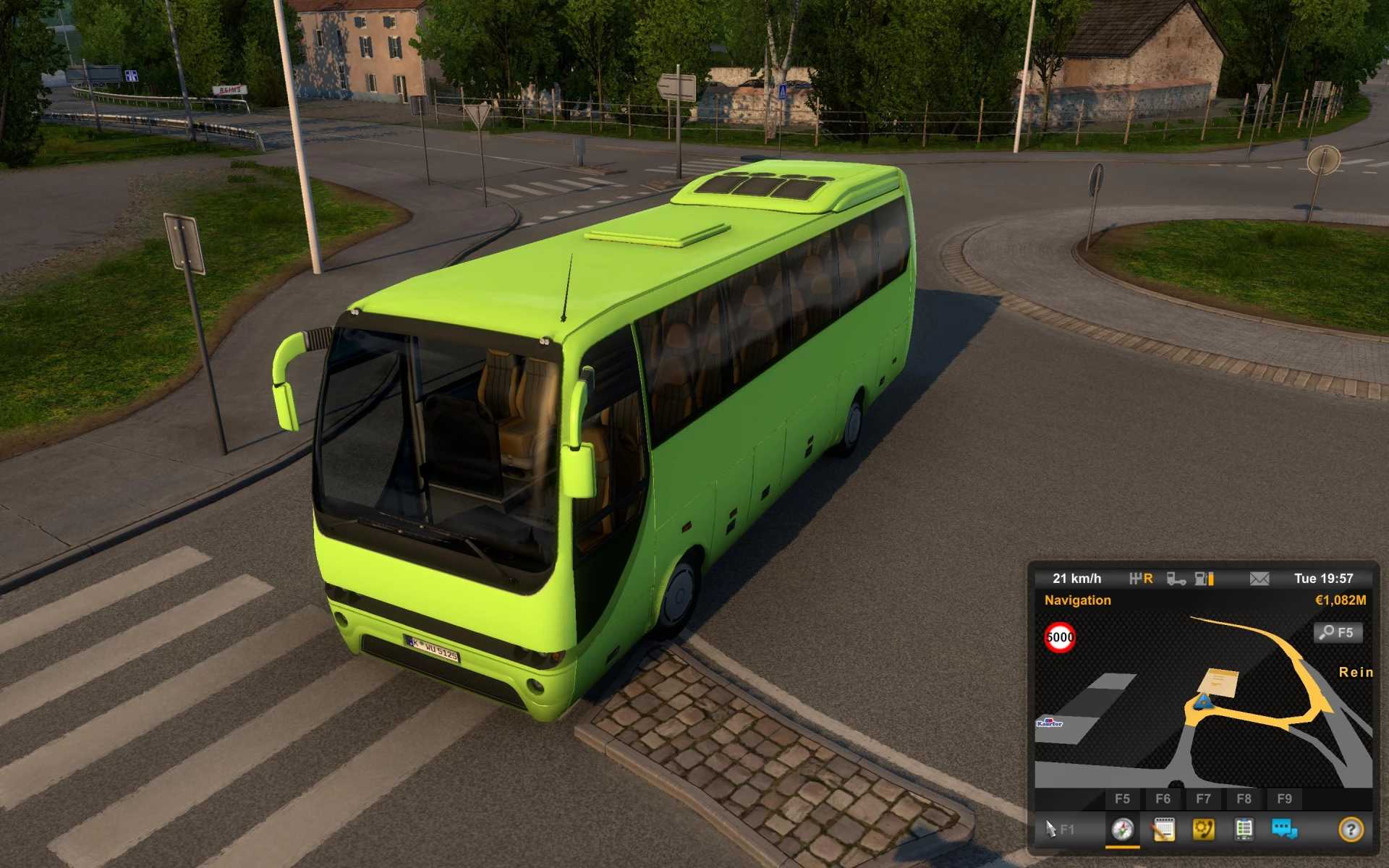1389x868 pixels.
Task: Switch to the job info notepad tab
Action: click(1163, 829)
